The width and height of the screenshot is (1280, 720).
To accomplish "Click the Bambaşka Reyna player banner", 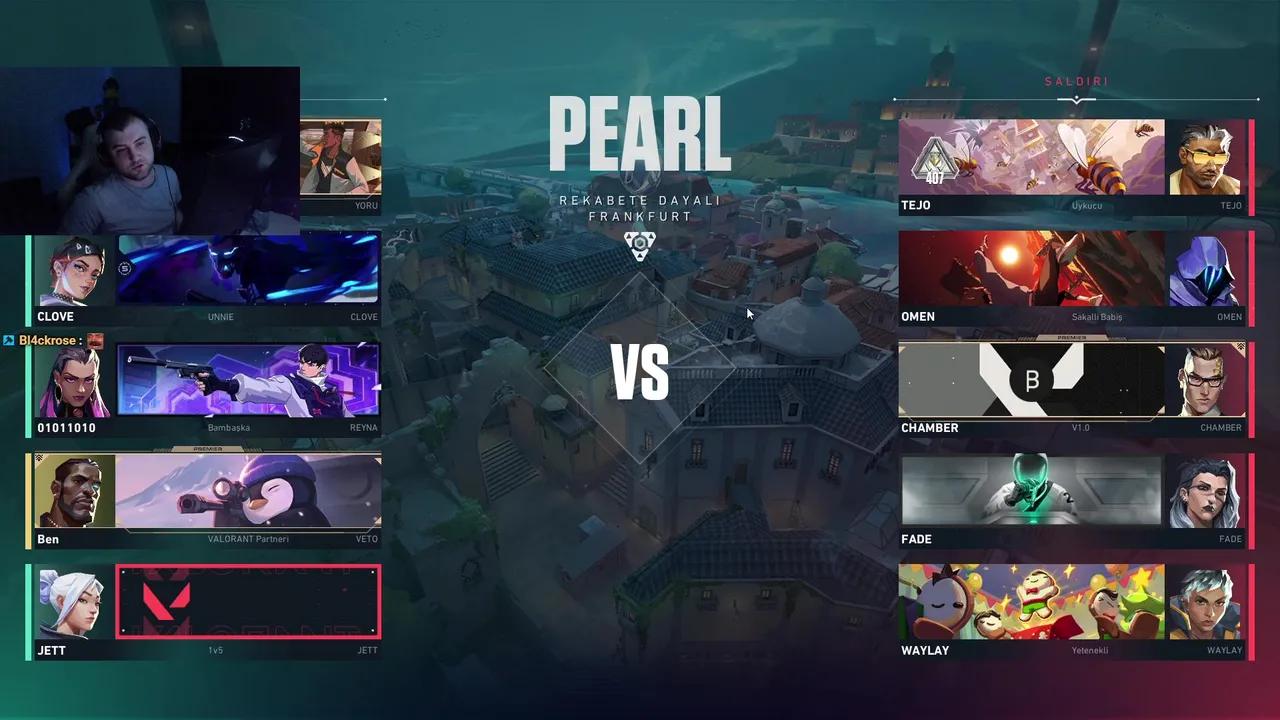I will pyautogui.click(x=248, y=378).
